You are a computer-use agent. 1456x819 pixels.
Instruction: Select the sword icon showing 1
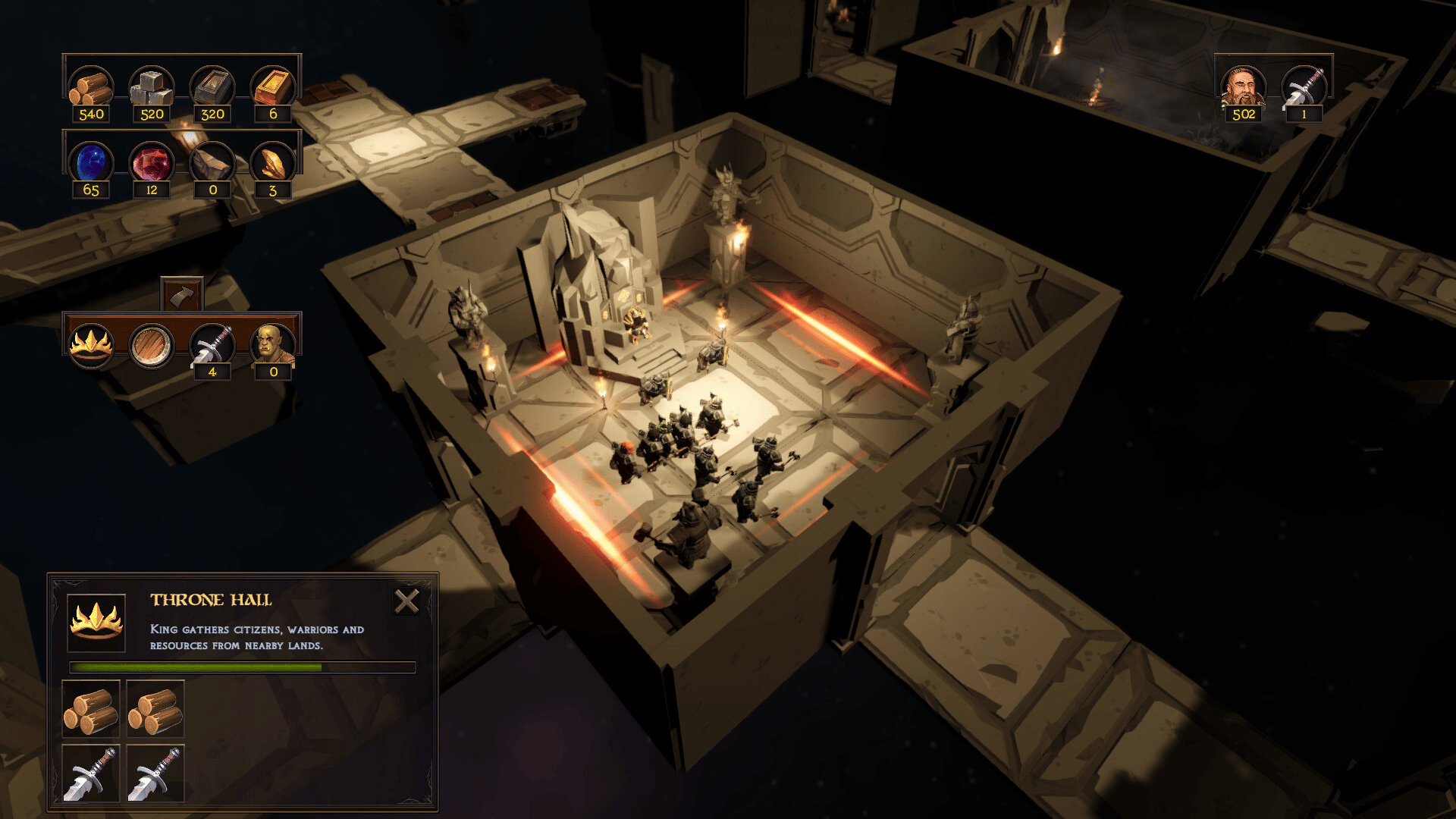[1304, 88]
